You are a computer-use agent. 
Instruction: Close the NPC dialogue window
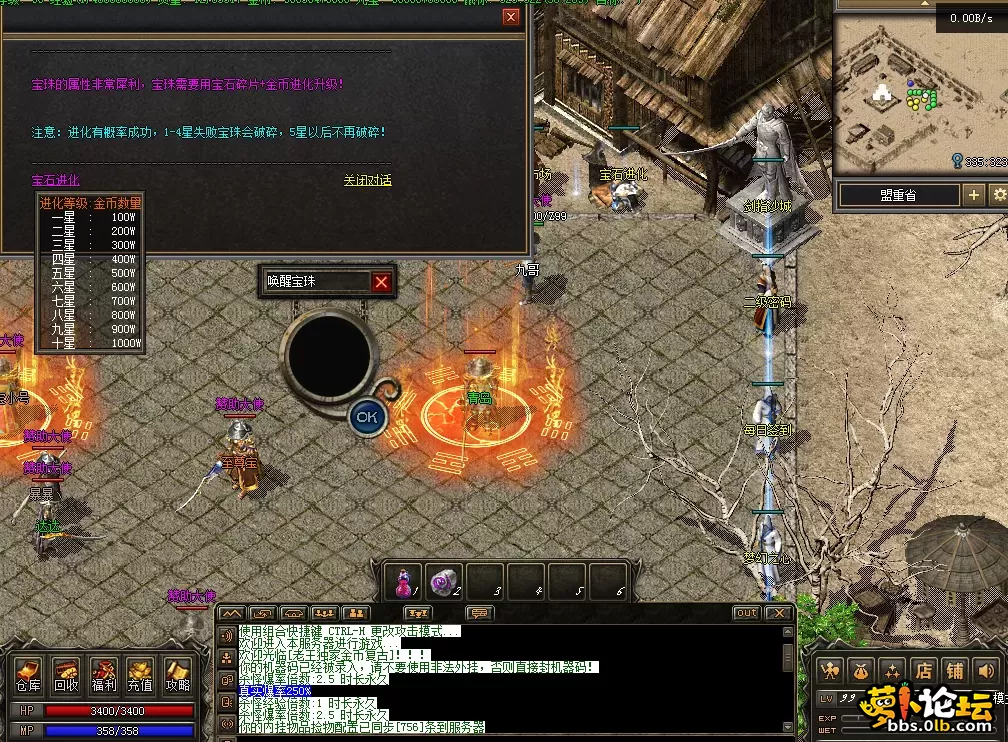pos(511,17)
